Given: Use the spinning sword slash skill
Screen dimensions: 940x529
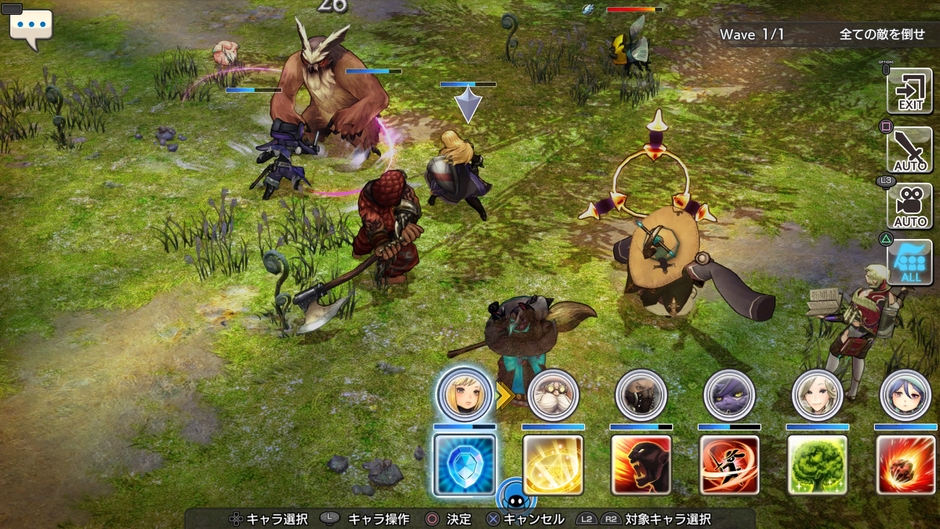Looking at the screenshot, I should pos(729,463).
